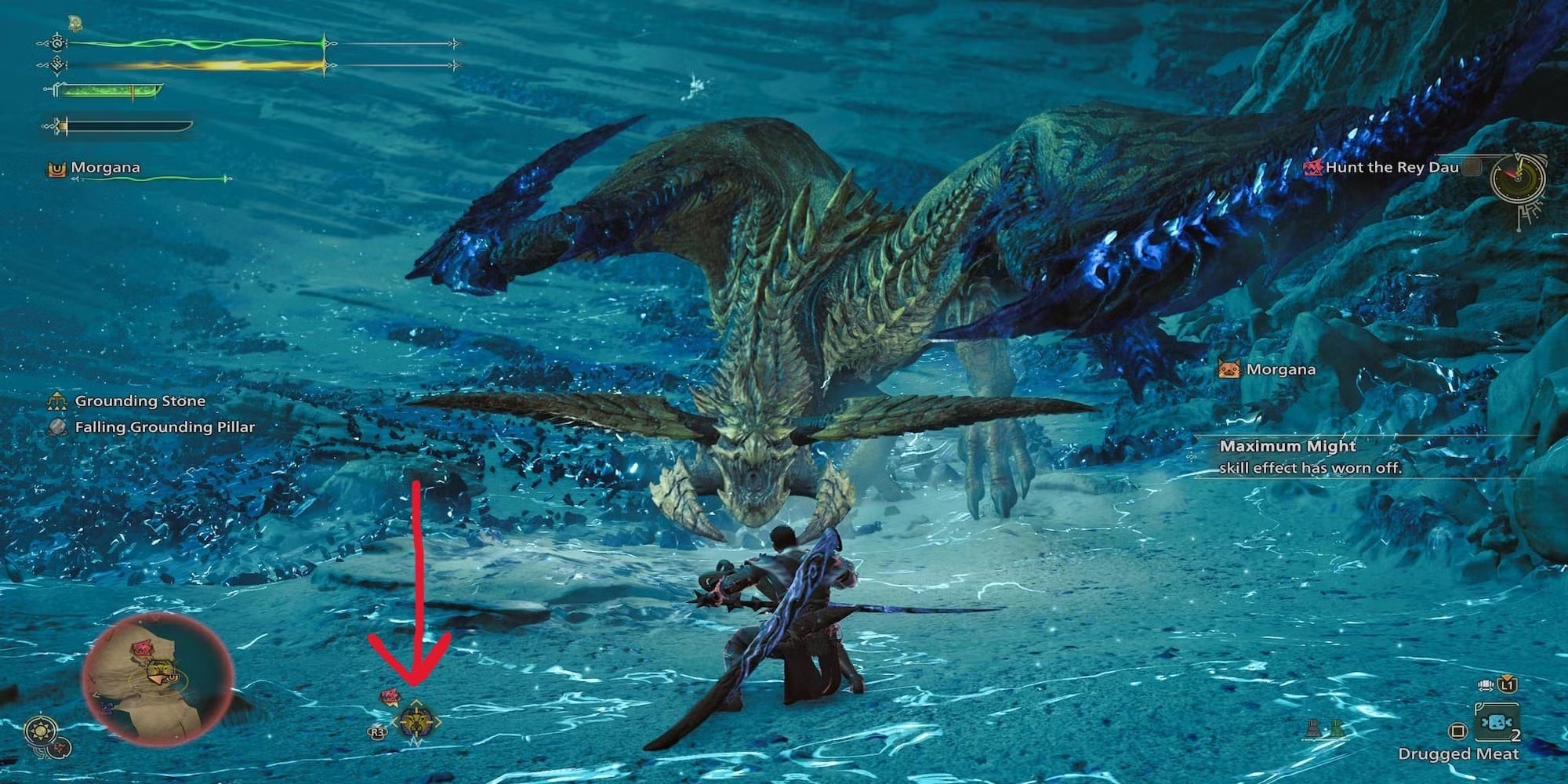Select the Falling Grounding Pillar entry
1568x784 pixels.
pyautogui.click(x=164, y=427)
